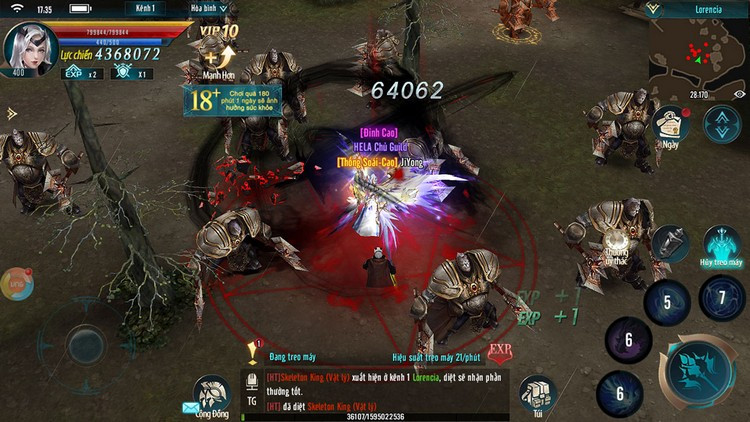Open the Túi inventory bag
The image size is (750, 422).
[538, 394]
